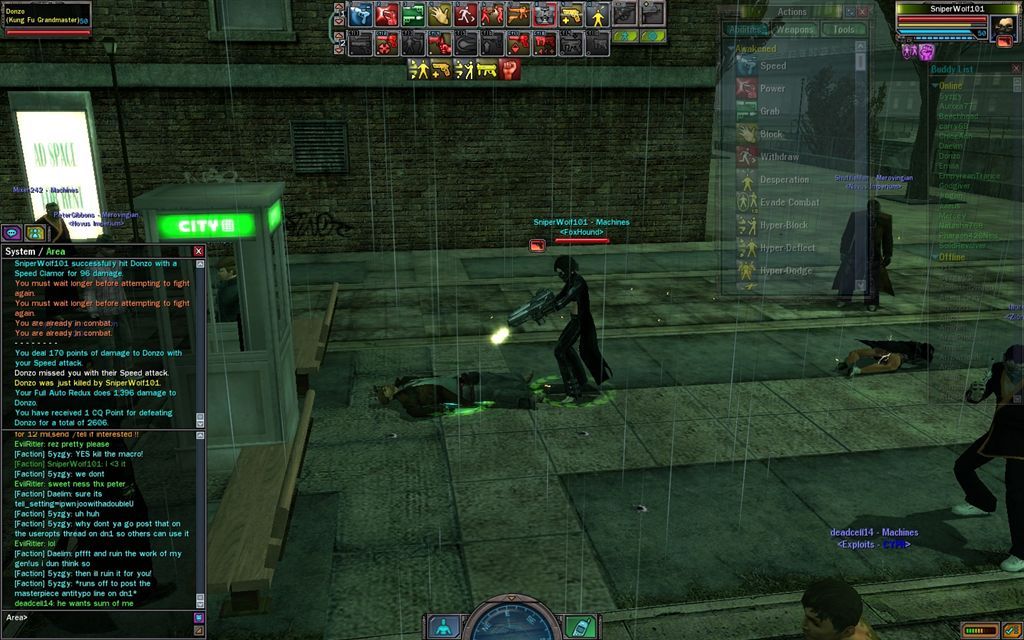The width and height of the screenshot is (1024, 640).
Task: Close the Actions window
Action: click(x=863, y=12)
